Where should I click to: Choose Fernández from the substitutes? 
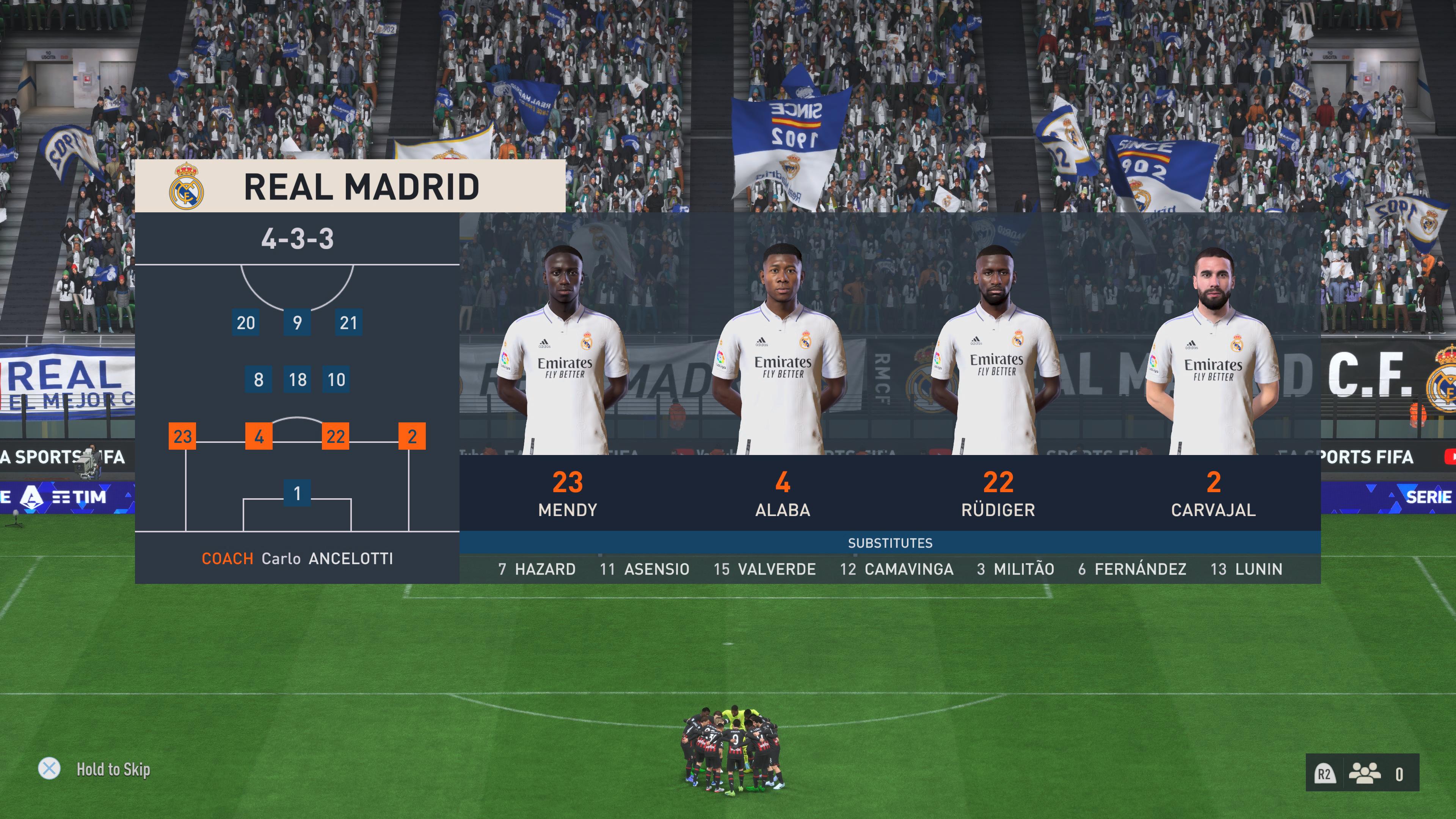(1132, 569)
